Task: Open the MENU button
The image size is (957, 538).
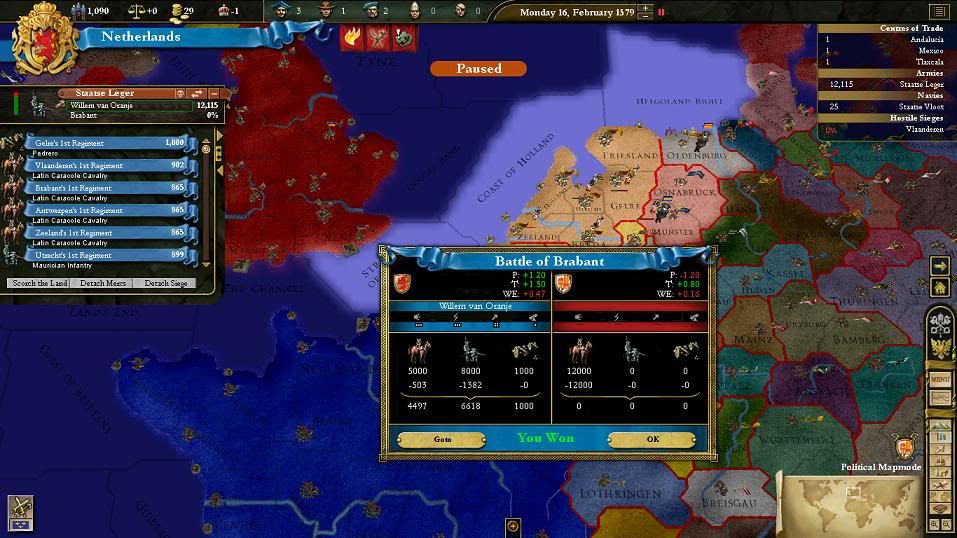Action: point(940,380)
